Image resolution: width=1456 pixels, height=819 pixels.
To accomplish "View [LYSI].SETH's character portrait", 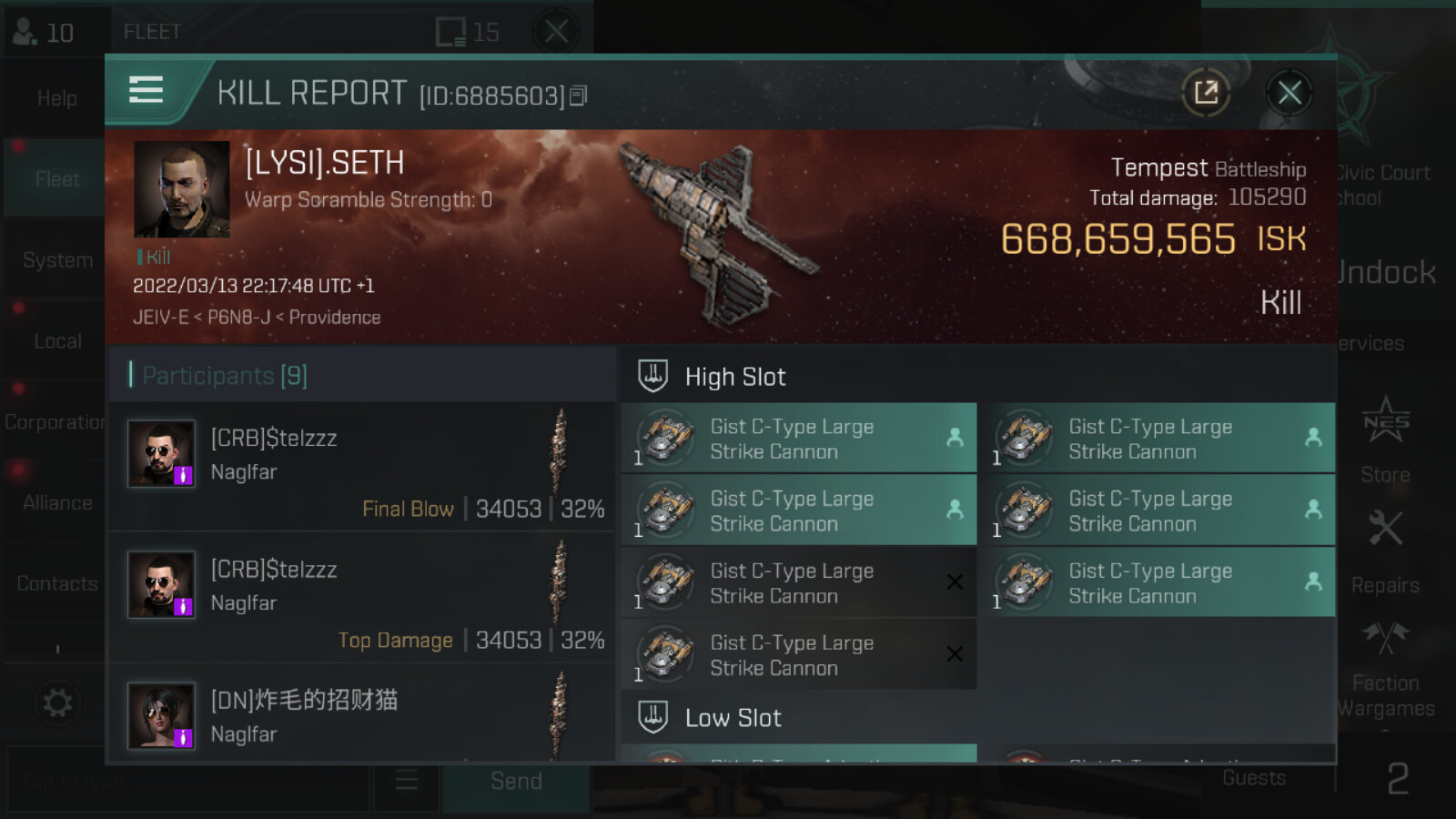I will coord(181,189).
